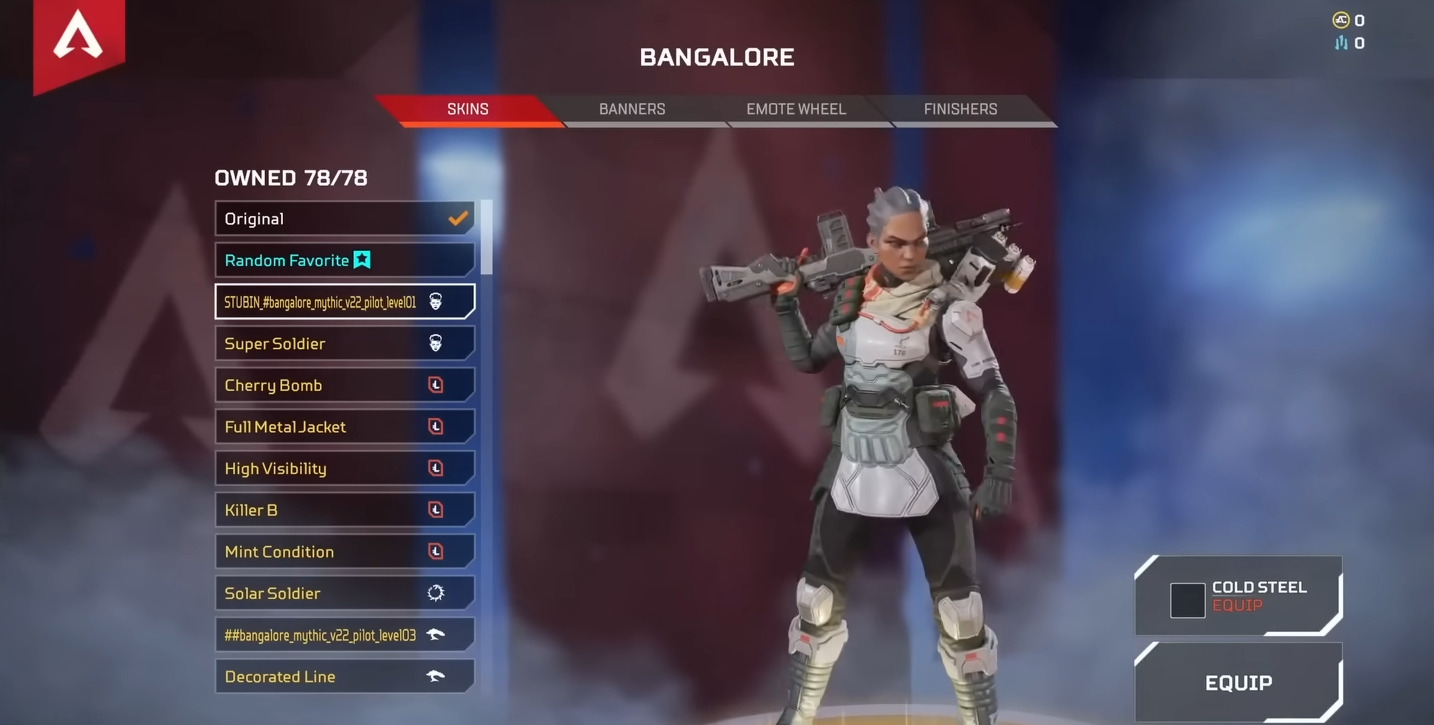The height and width of the screenshot is (725, 1434).
Task: Click the Apex Legends logo banner
Action: 78,42
